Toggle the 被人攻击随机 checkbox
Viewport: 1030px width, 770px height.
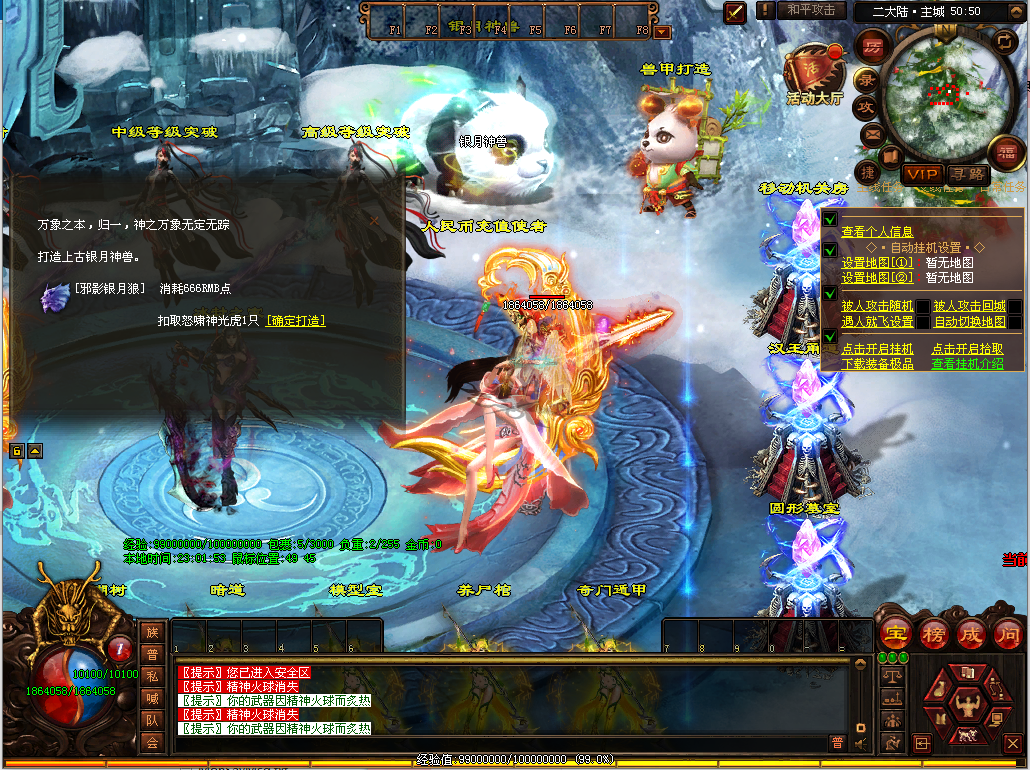click(x=923, y=306)
